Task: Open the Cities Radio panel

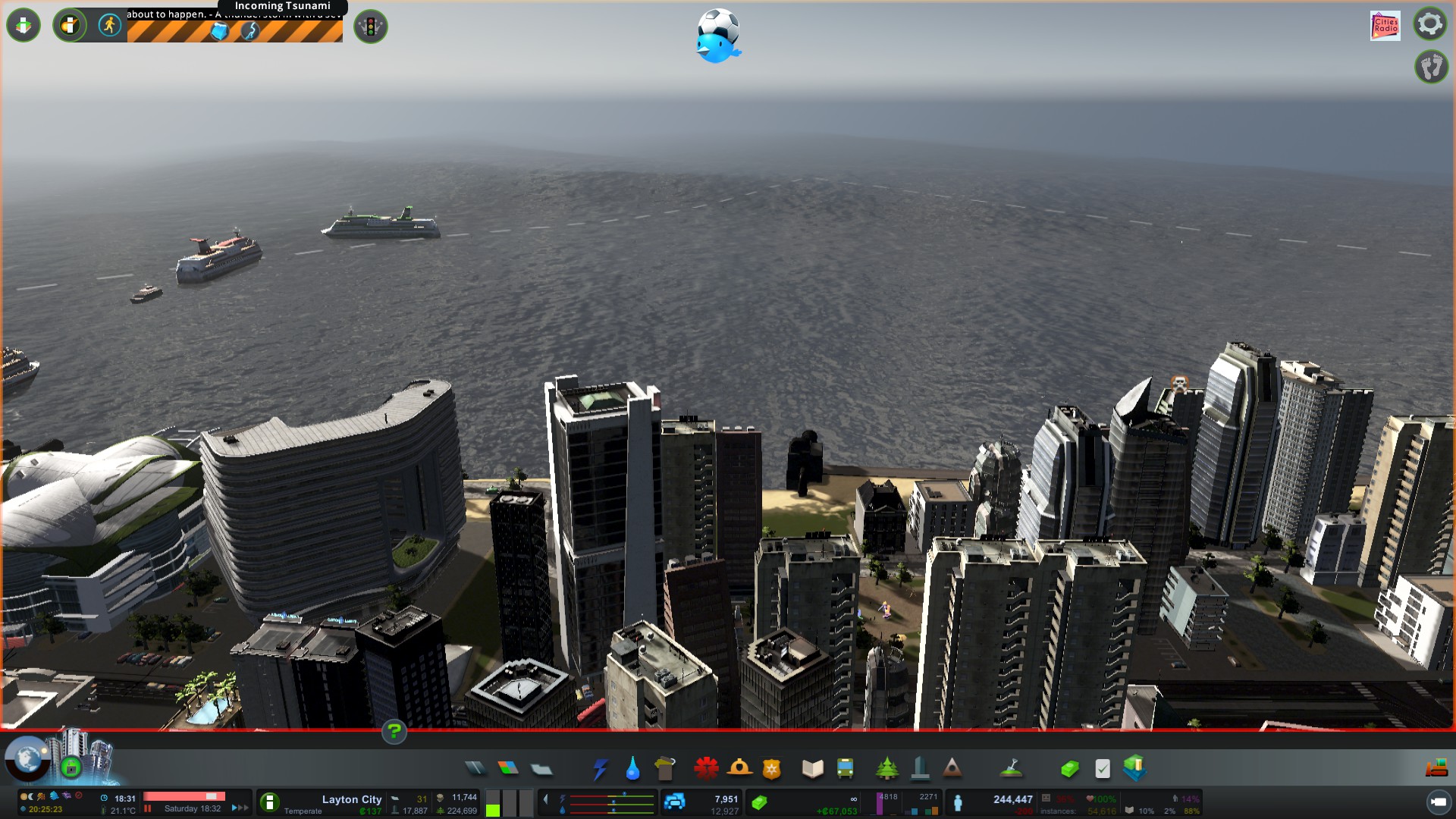Action: tap(1385, 26)
